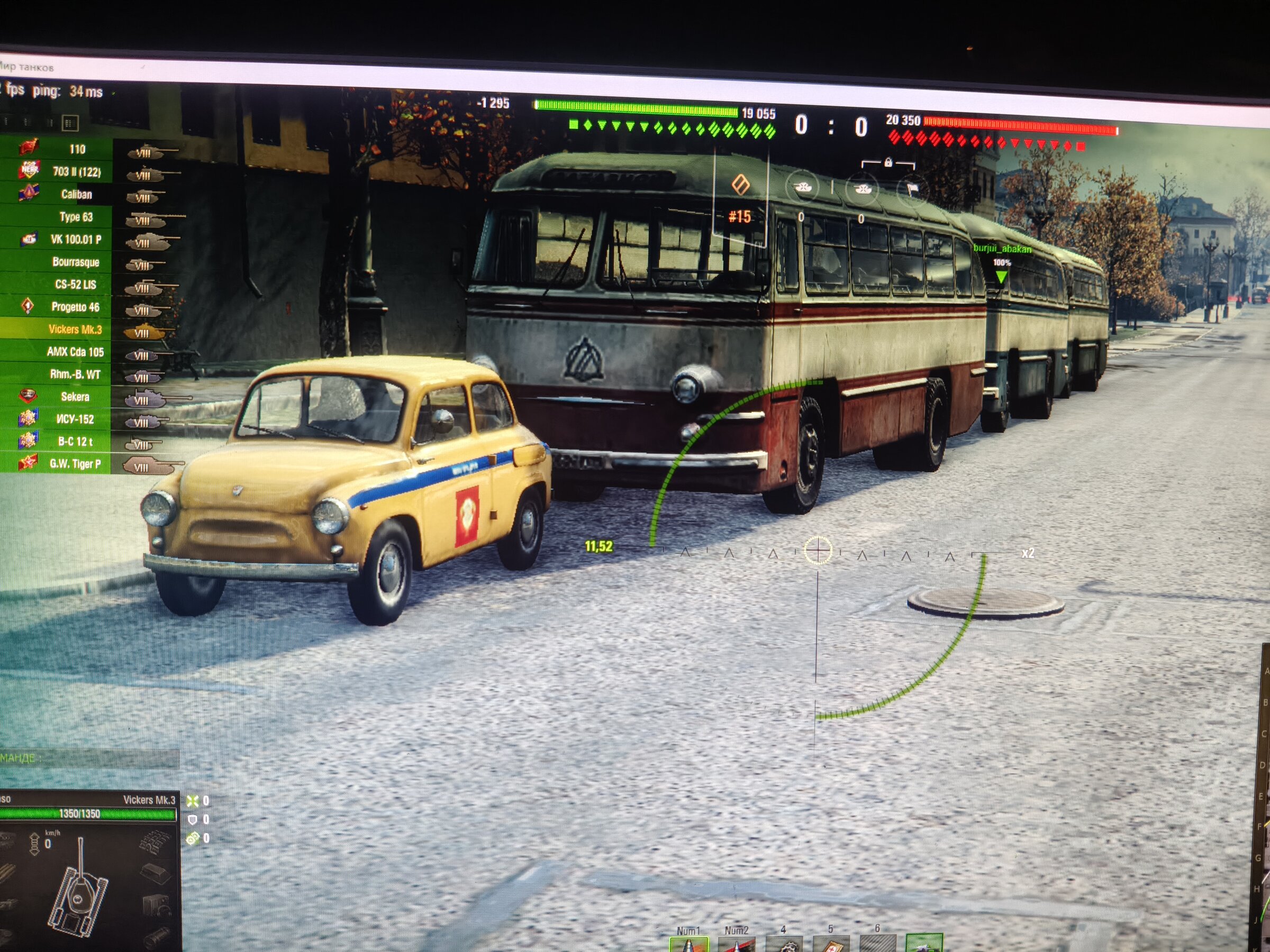Select the Sekera row in the roster

(x=75, y=397)
